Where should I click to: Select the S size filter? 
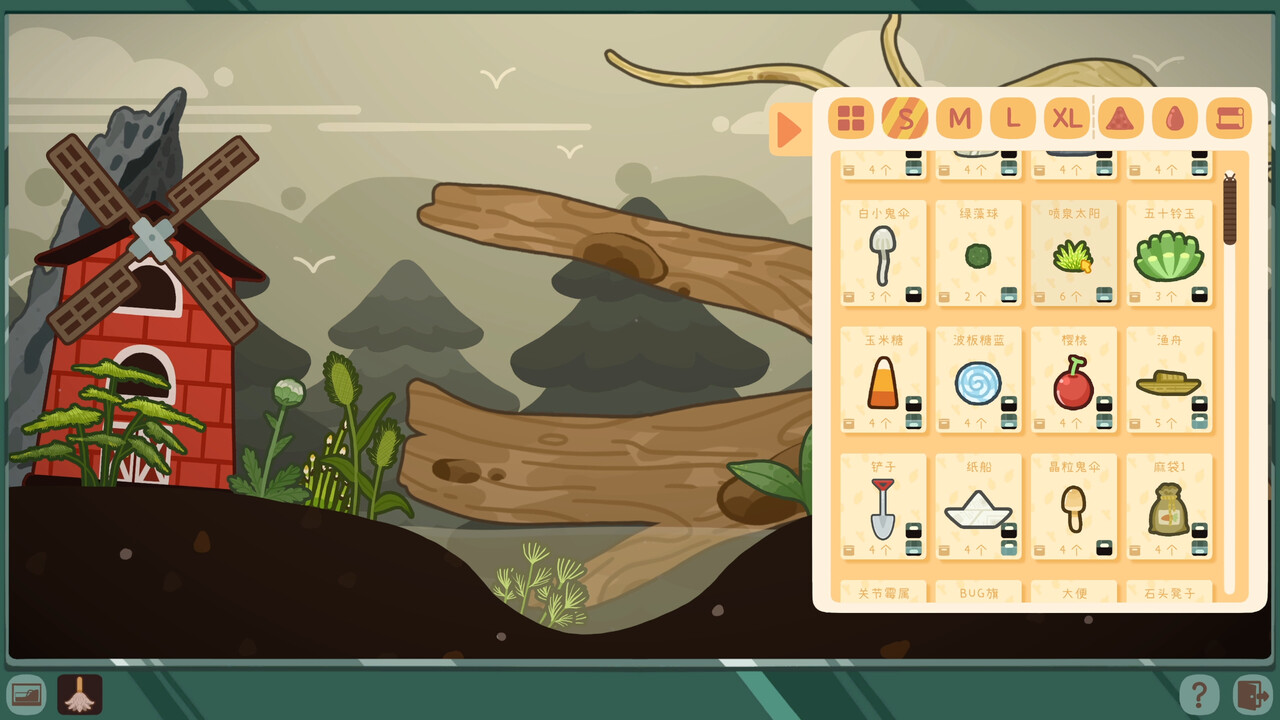905,118
